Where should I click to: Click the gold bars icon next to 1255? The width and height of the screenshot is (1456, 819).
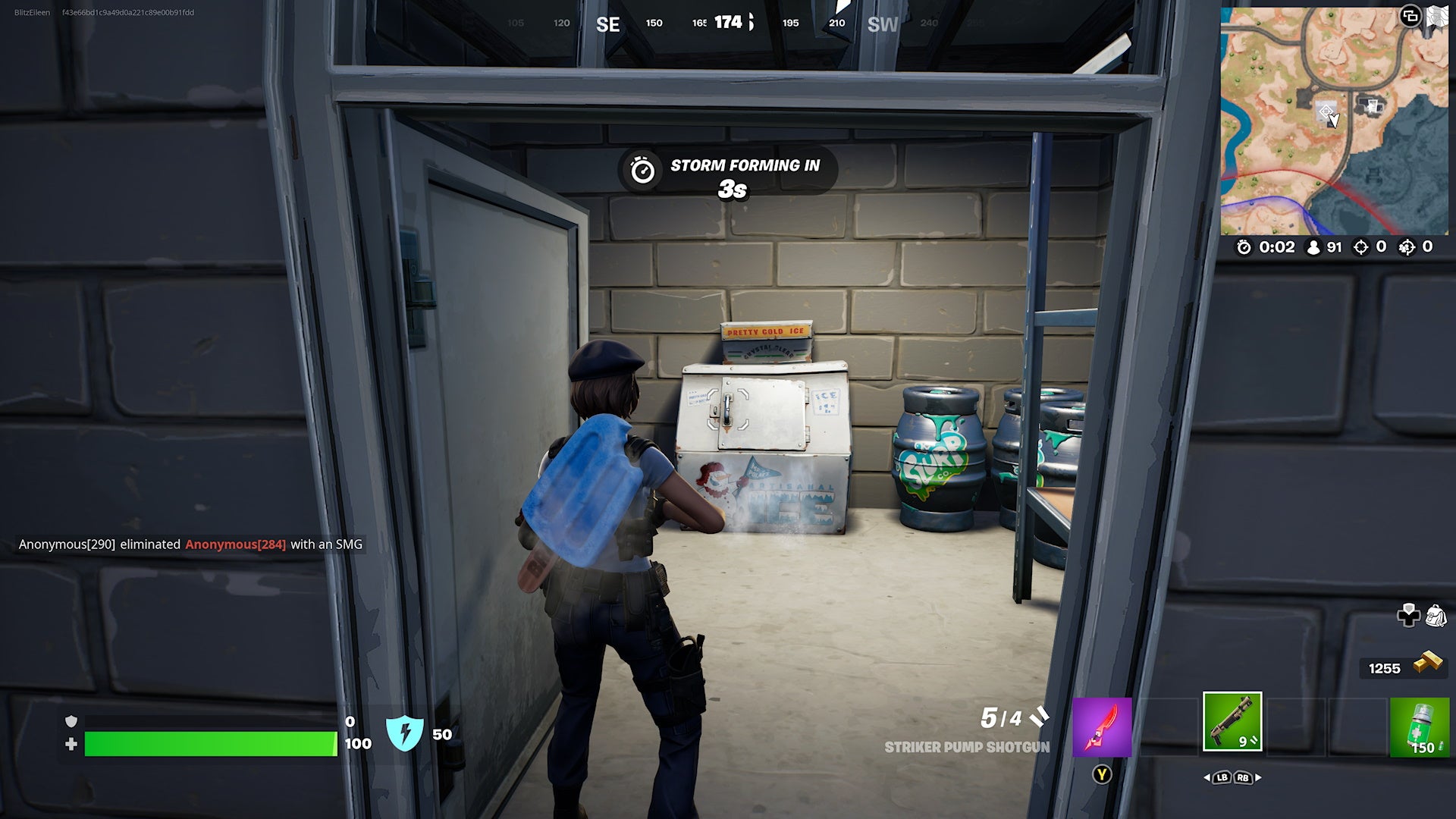click(x=1429, y=663)
